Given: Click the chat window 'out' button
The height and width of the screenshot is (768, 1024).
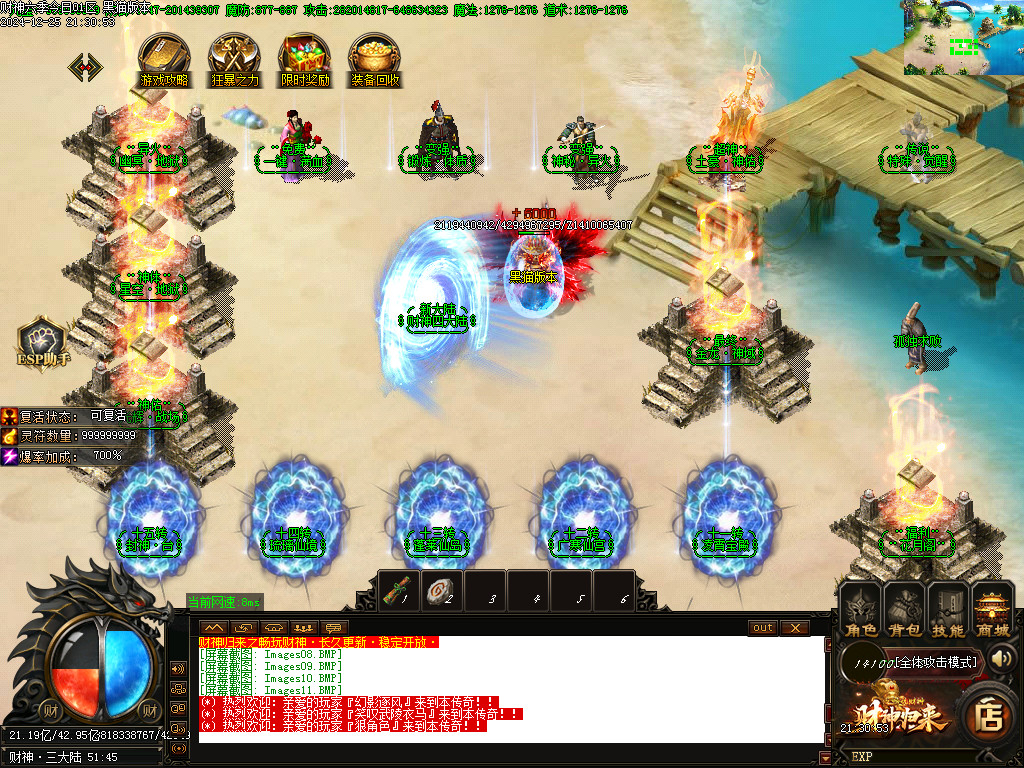Looking at the screenshot, I should tap(763, 628).
